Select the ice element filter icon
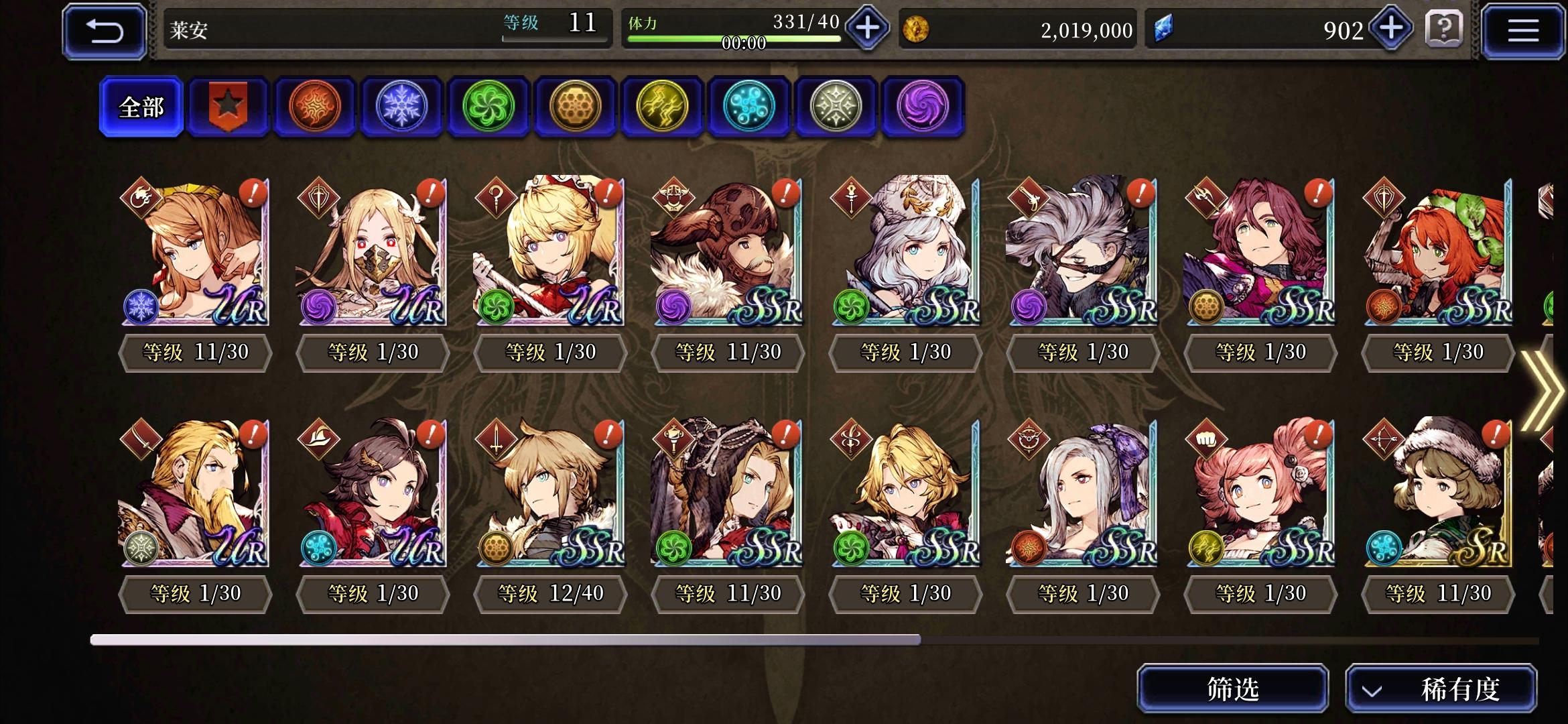The image size is (1568, 724). (x=401, y=107)
